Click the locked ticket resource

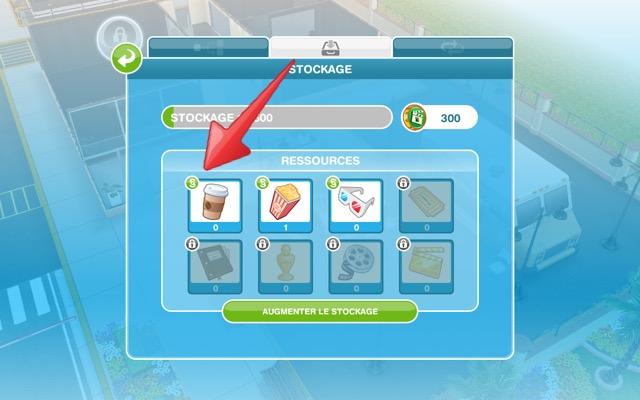click(425, 204)
